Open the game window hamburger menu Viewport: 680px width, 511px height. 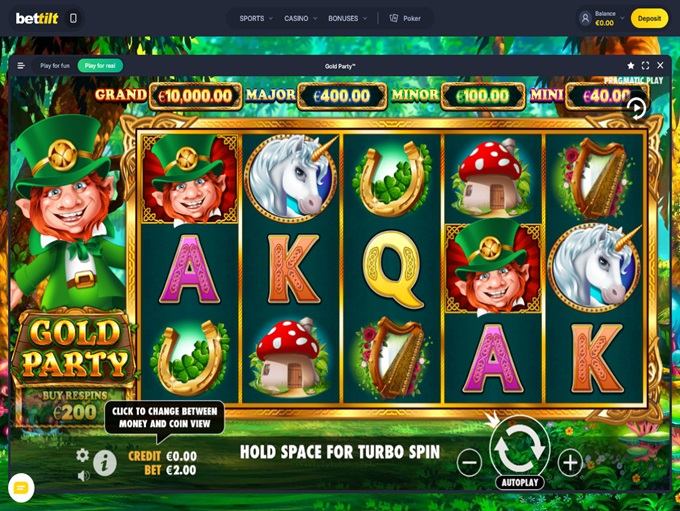(21, 66)
